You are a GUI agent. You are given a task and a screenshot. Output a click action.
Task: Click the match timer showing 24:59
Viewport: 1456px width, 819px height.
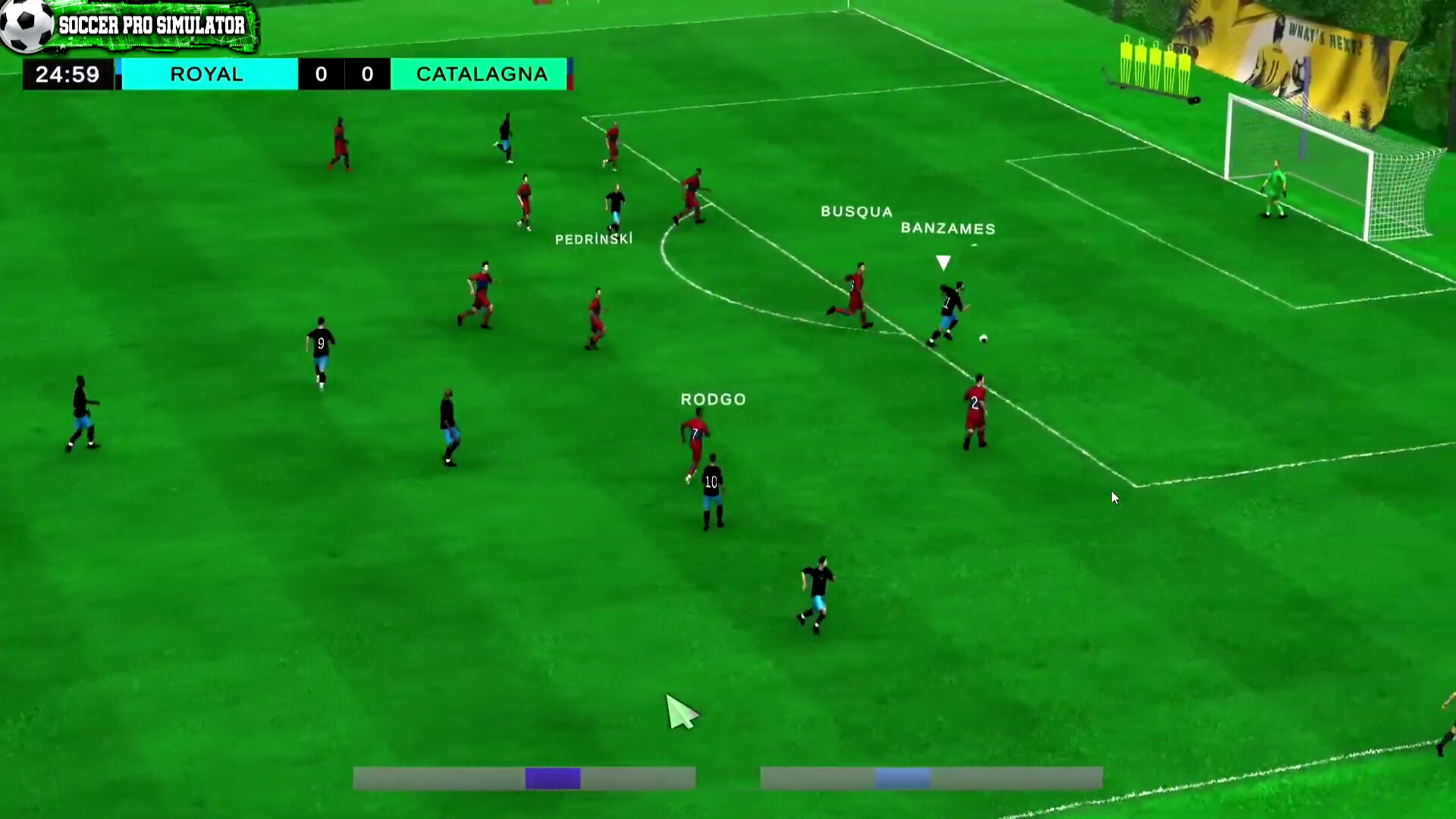(67, 74)
